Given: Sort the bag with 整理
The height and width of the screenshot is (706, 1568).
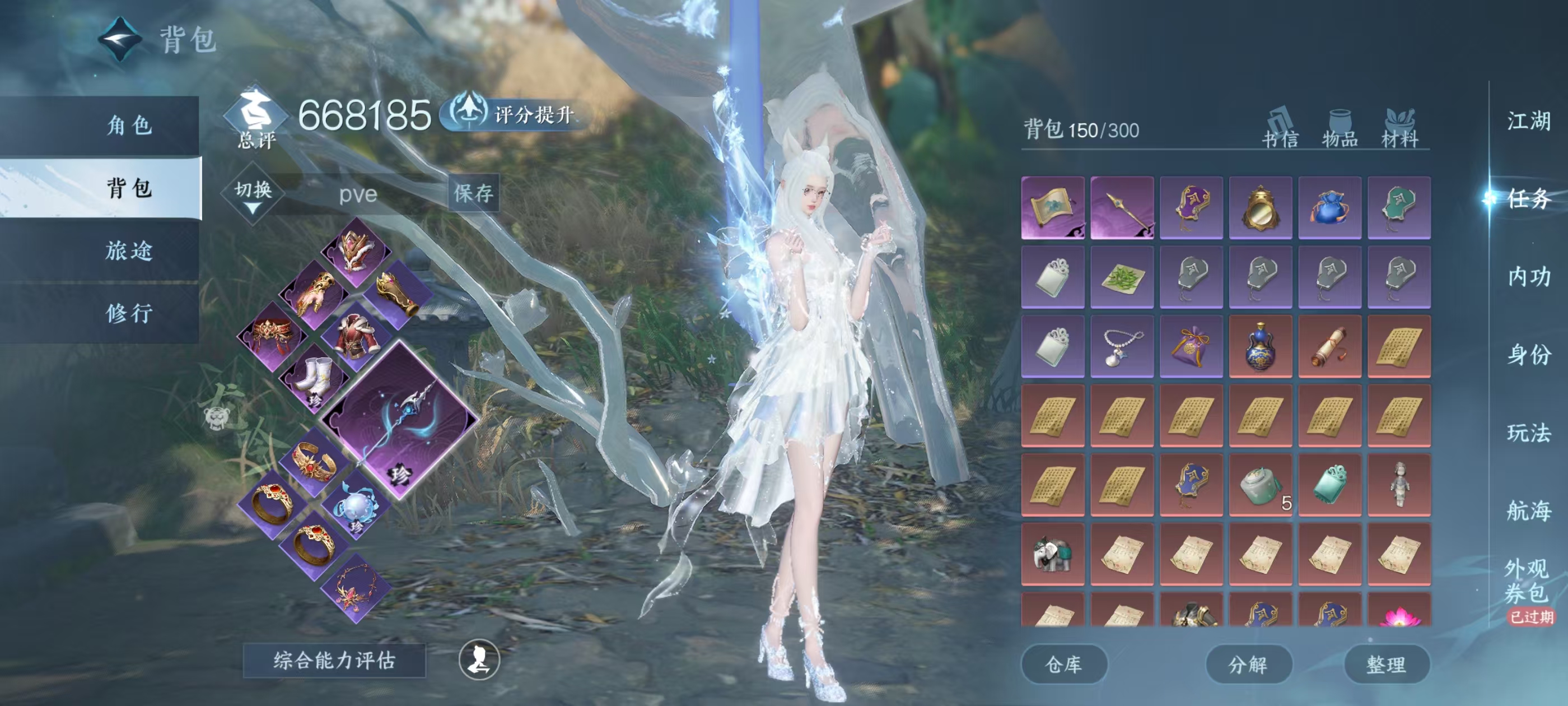Looking at the screenshot, I should [1387, 664].
